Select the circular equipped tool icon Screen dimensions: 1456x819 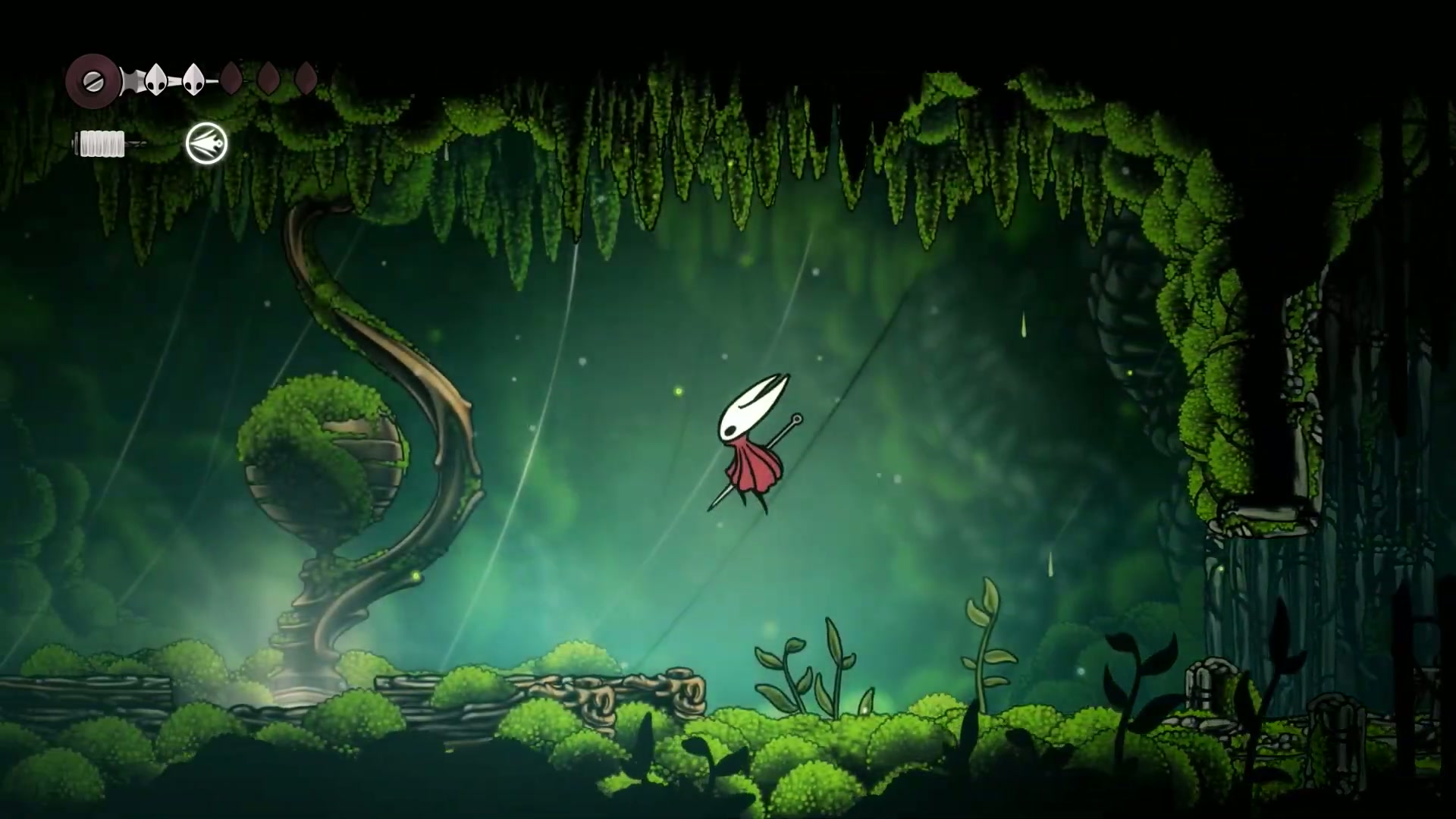(x=206, y=143)
